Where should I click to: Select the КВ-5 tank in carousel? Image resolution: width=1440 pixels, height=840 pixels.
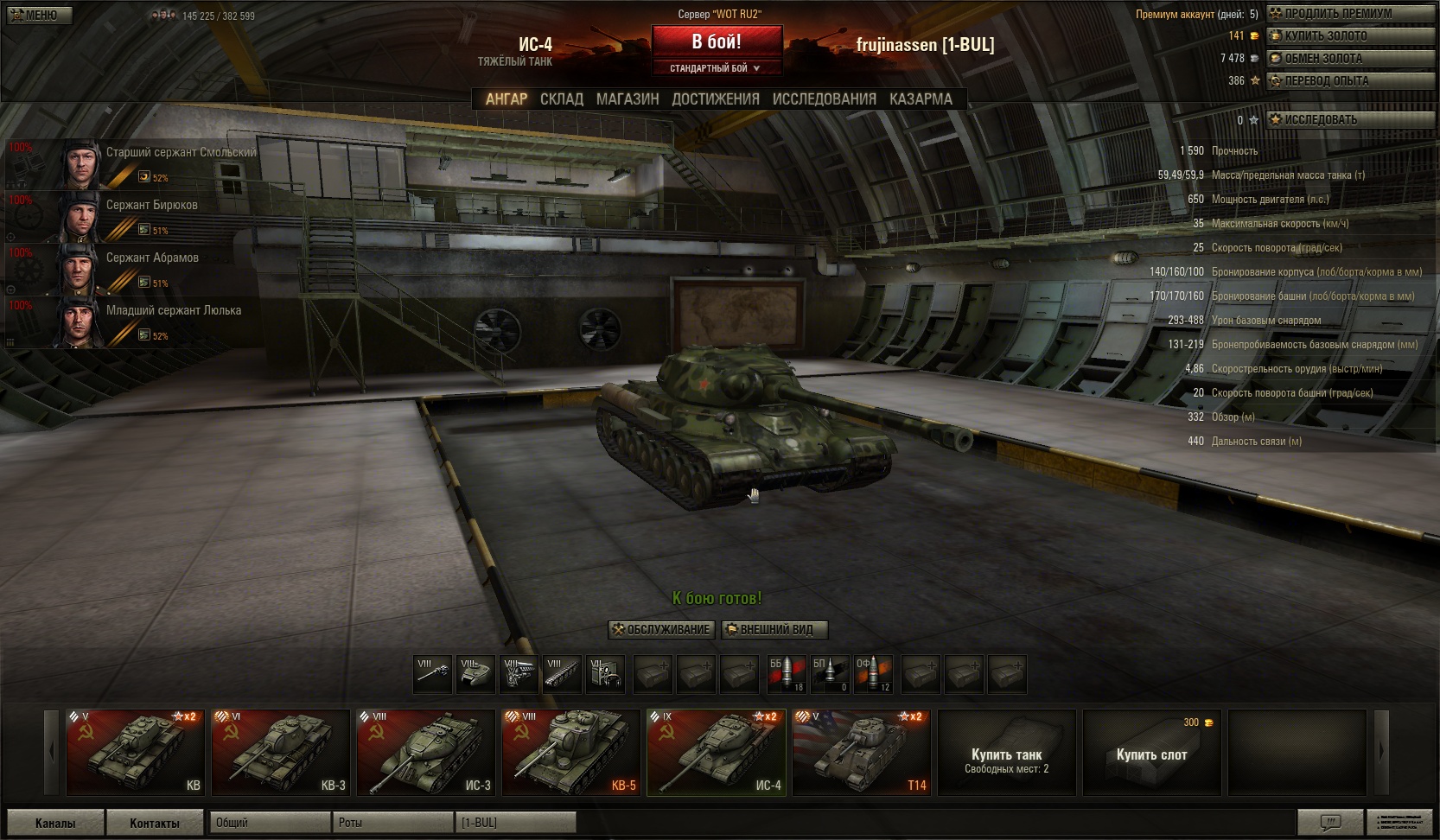(571, 752)
